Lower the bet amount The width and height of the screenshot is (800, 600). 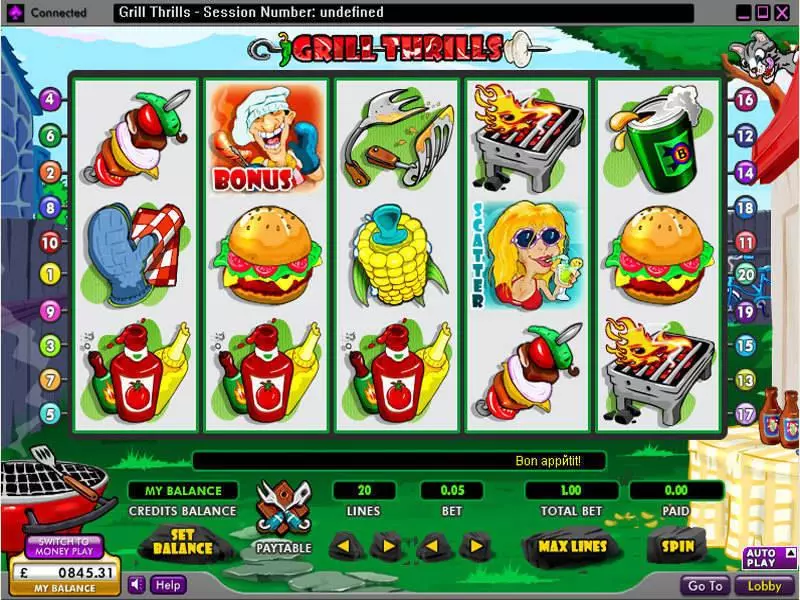(x=431, y=546)
